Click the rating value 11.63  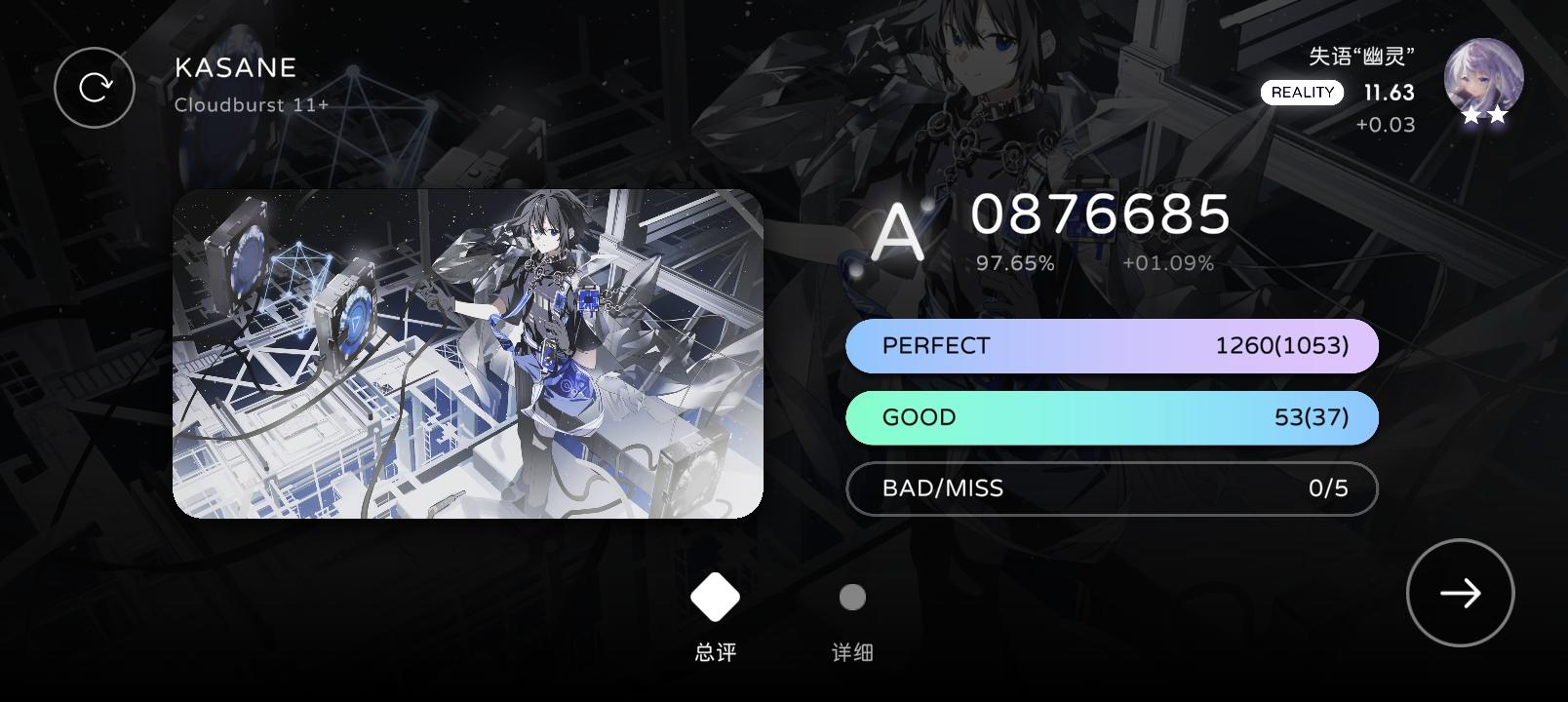1388,92
